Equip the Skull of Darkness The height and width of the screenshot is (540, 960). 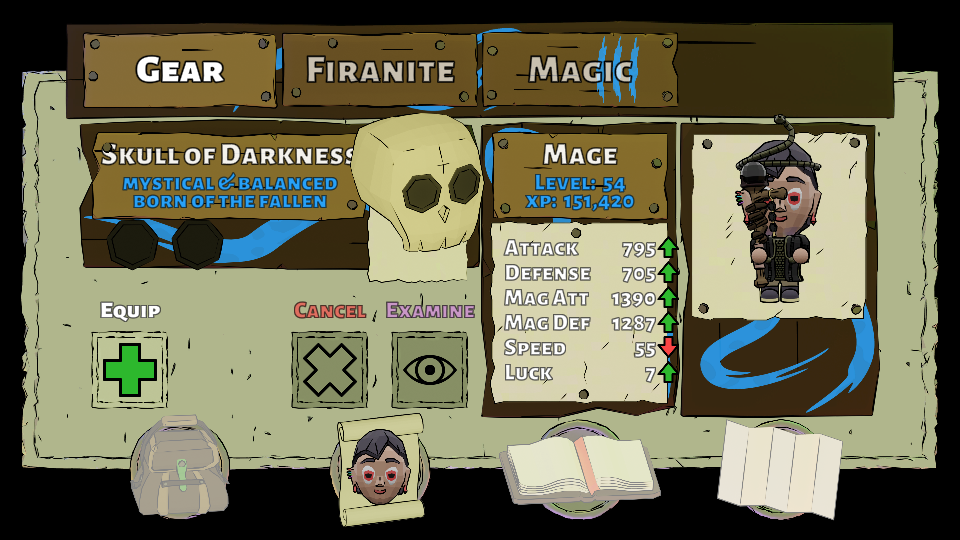(130, 370)
